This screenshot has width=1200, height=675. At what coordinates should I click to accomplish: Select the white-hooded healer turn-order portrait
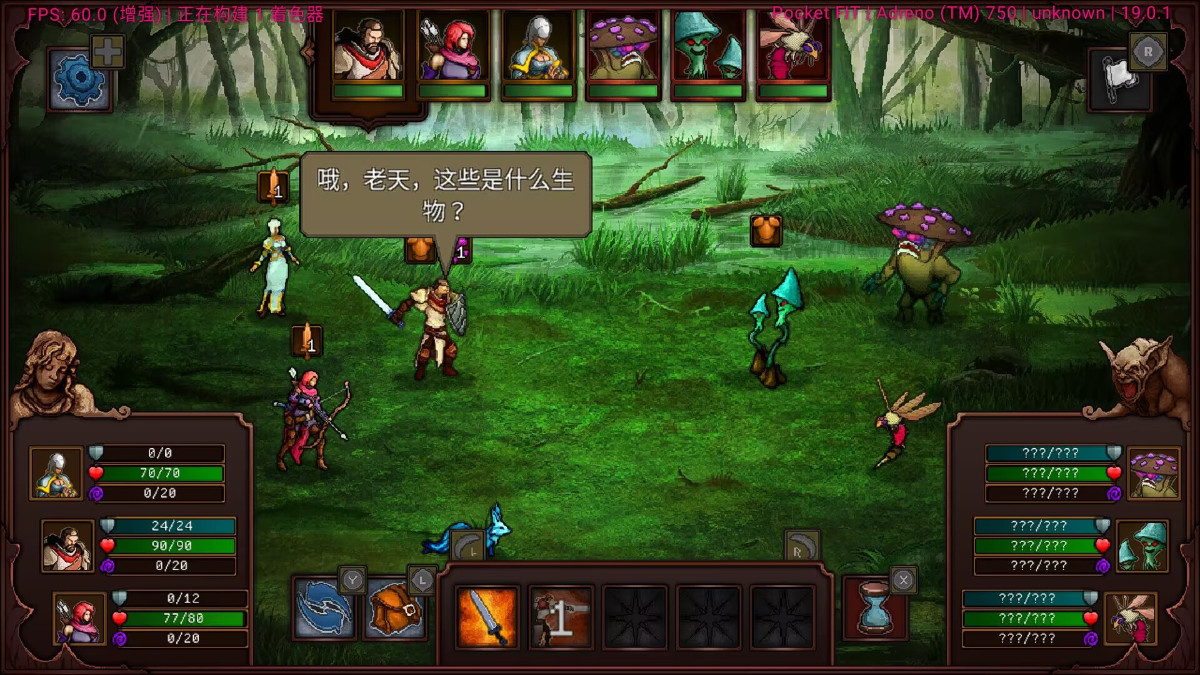pyautogui.click(x=538, y=47)
